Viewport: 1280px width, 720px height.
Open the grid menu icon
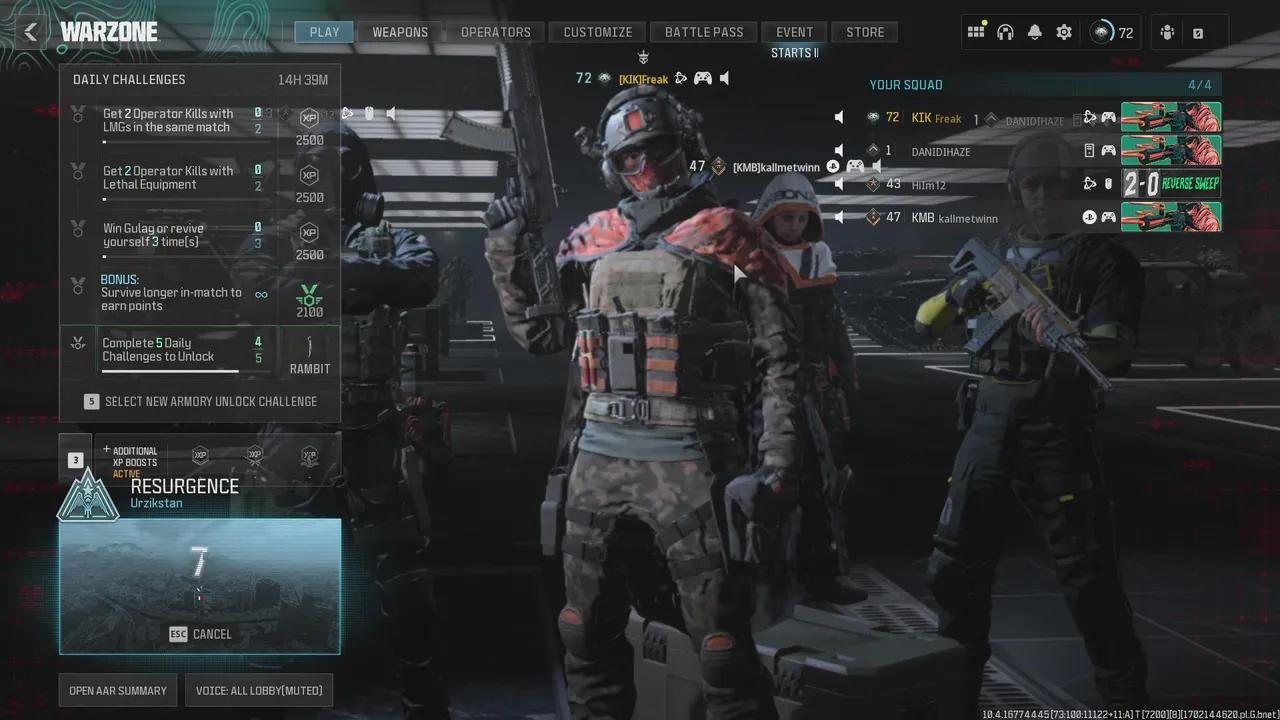[x=976, y=32]
